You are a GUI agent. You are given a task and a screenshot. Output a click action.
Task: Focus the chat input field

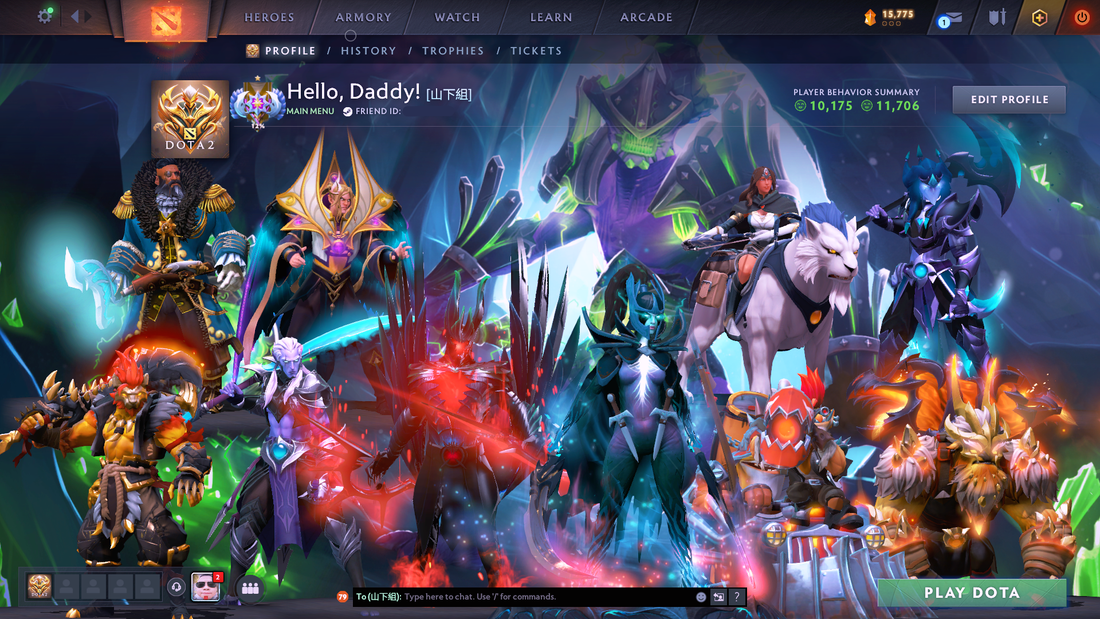[545, 597]
